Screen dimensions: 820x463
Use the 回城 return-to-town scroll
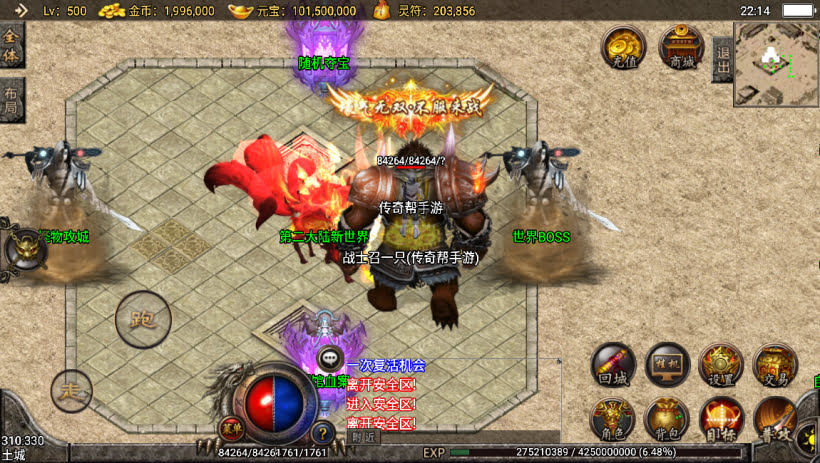pyautogui.click(x=613, y=366)
